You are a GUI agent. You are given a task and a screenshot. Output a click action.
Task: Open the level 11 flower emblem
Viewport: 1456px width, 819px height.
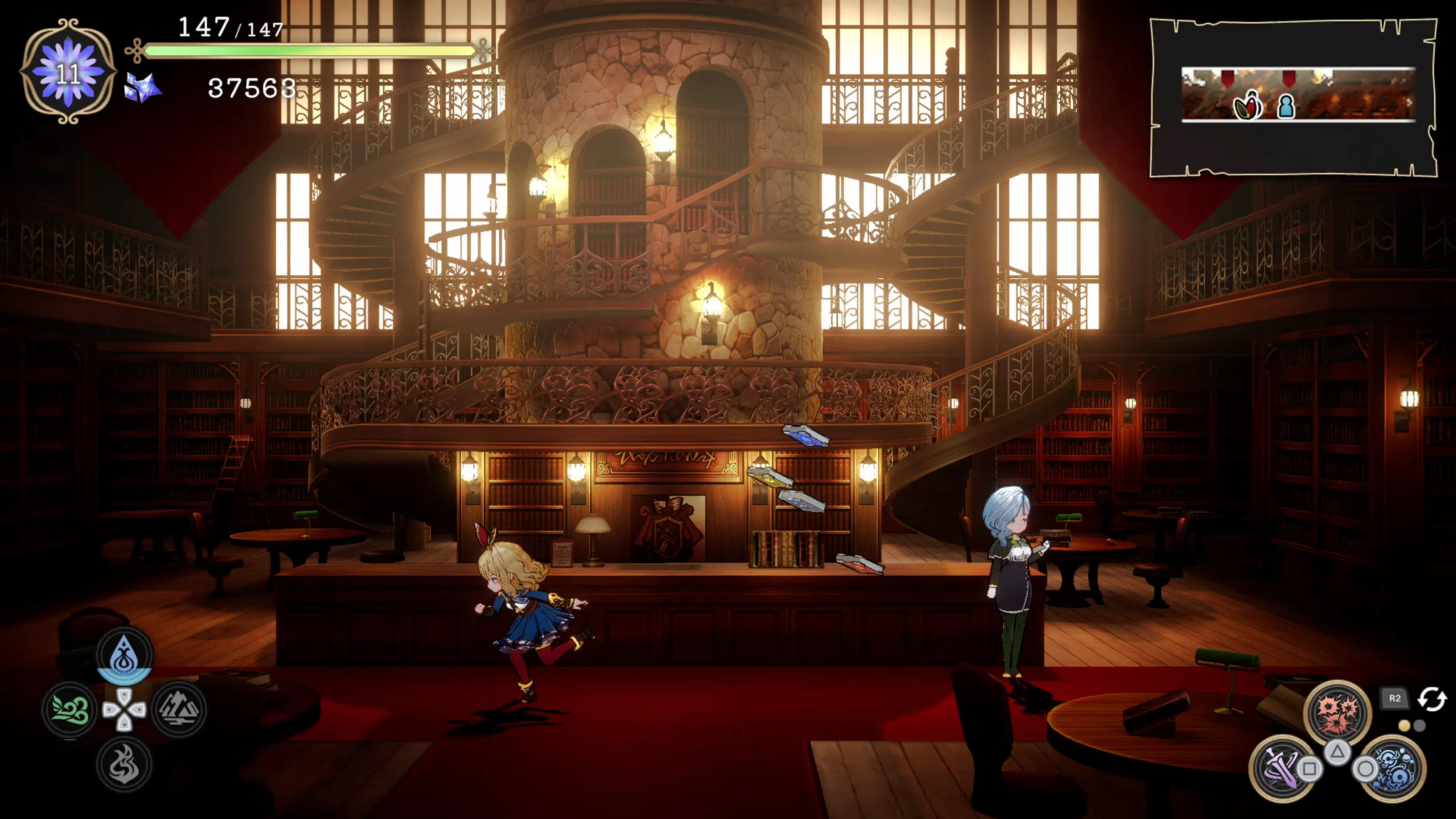point(68,72)
